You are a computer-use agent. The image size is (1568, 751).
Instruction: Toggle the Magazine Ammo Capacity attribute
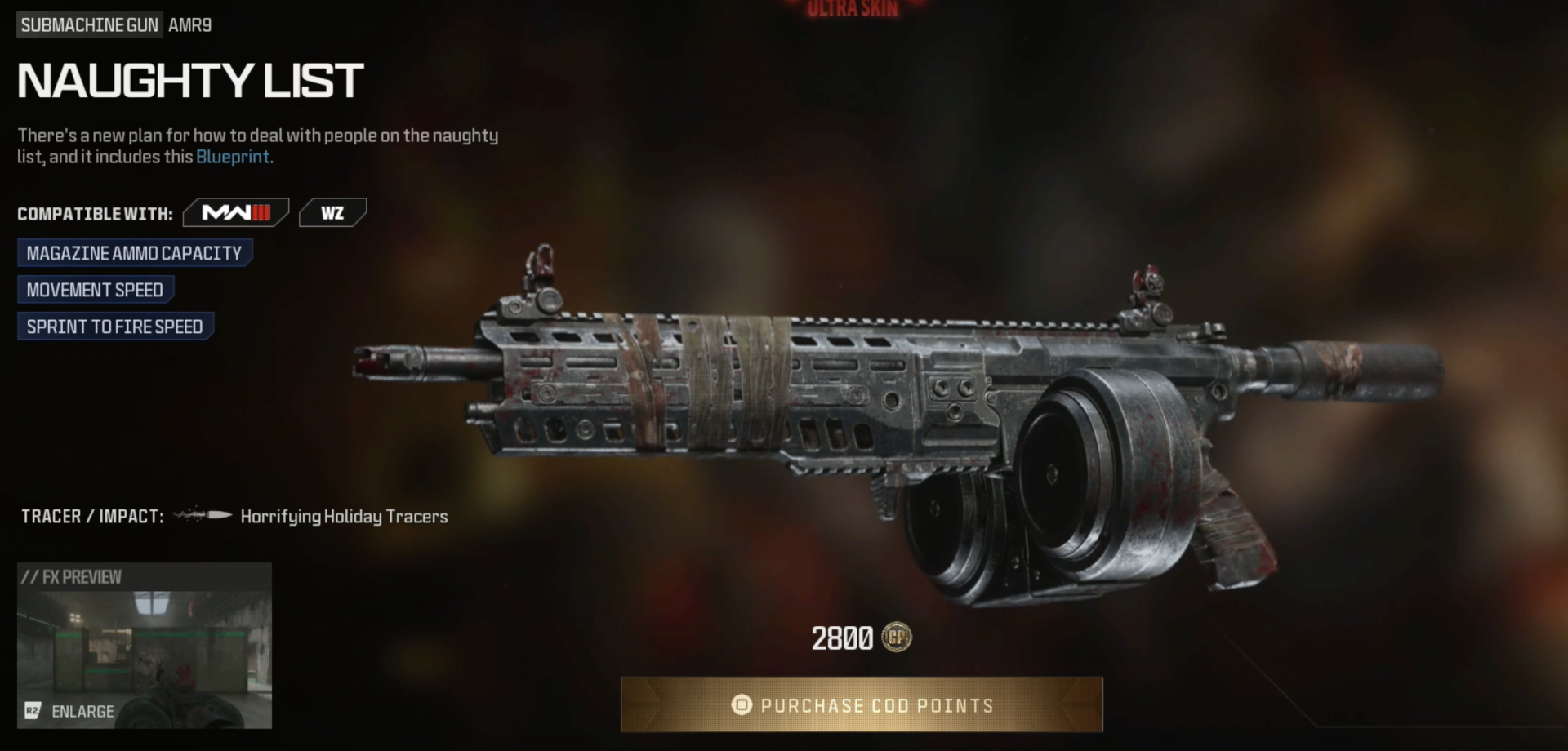pos(135,252)
